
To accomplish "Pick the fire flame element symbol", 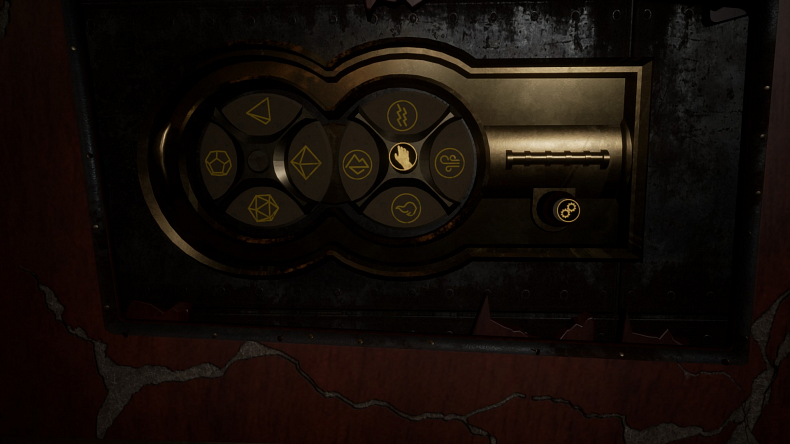I will (x=404, y=208).
